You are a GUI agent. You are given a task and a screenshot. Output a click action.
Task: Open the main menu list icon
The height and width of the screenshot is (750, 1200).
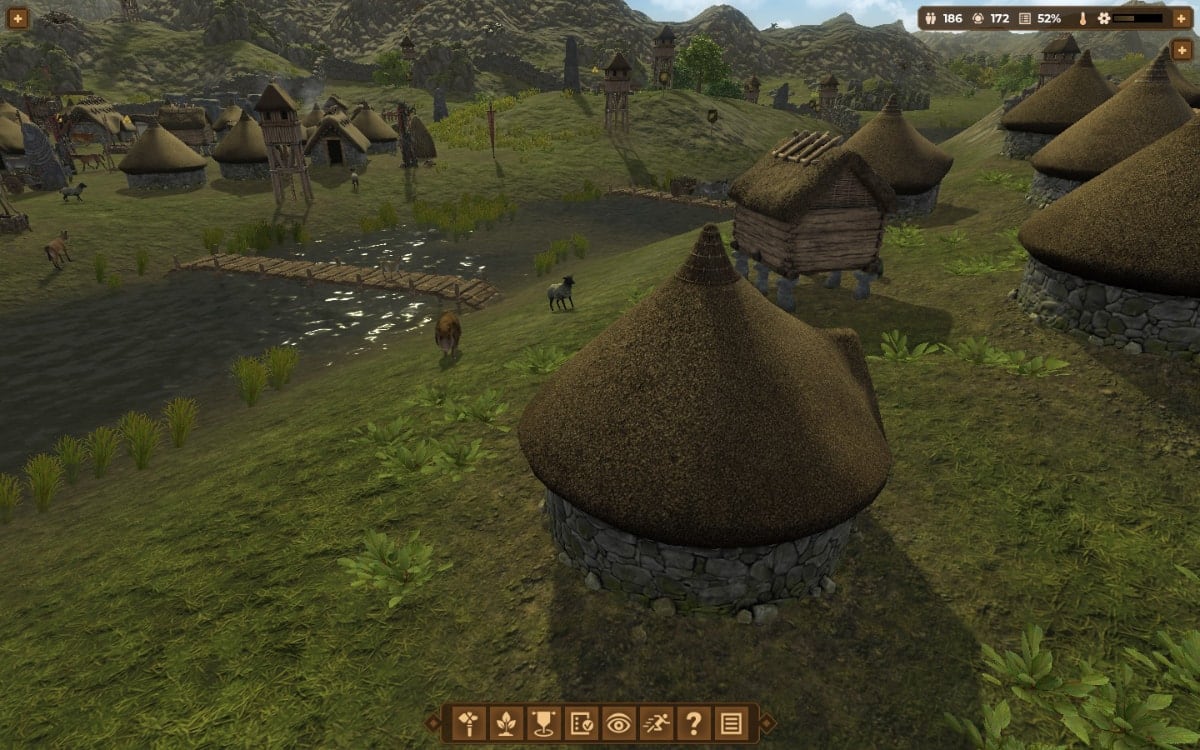coord(731,722)
